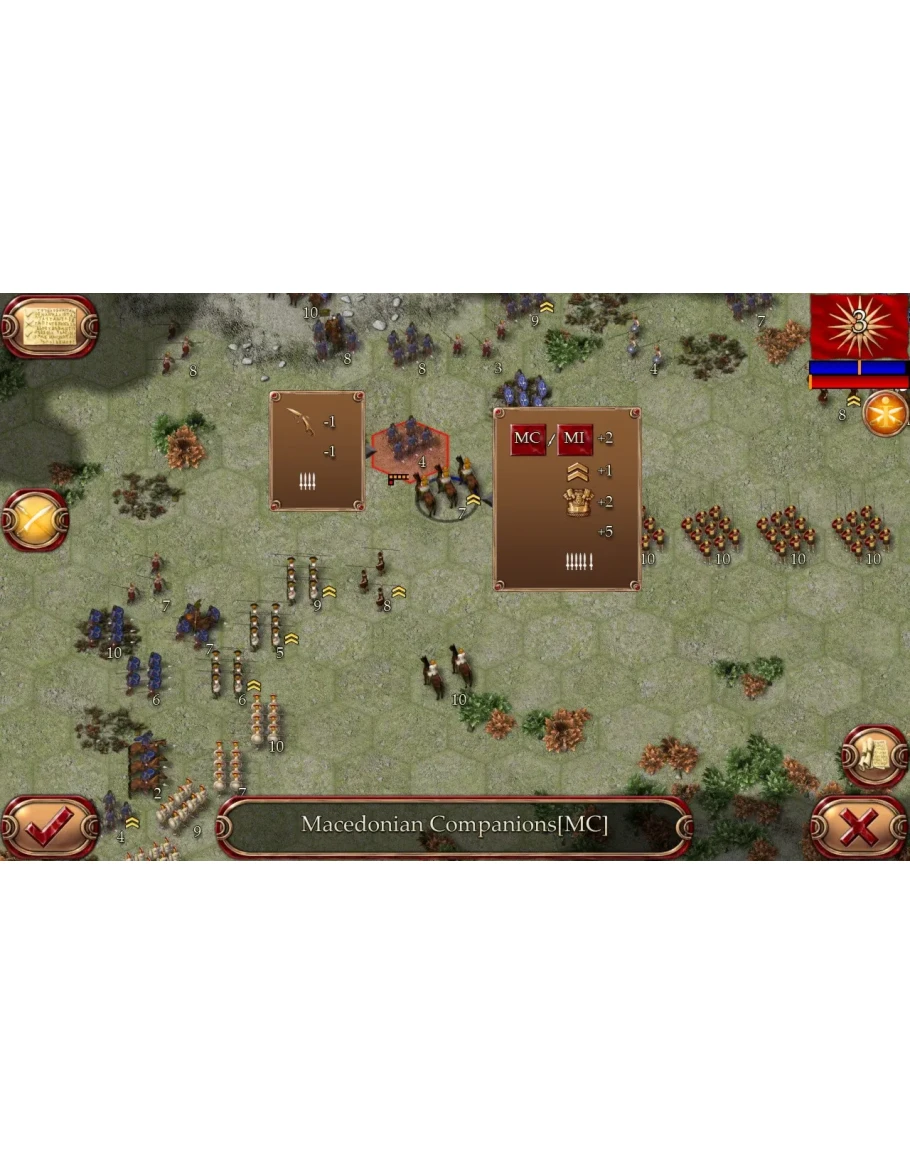This screenshot has width=910, height=1155.
Task: Cancel the attack with the red X
Action: coord(858,826)
